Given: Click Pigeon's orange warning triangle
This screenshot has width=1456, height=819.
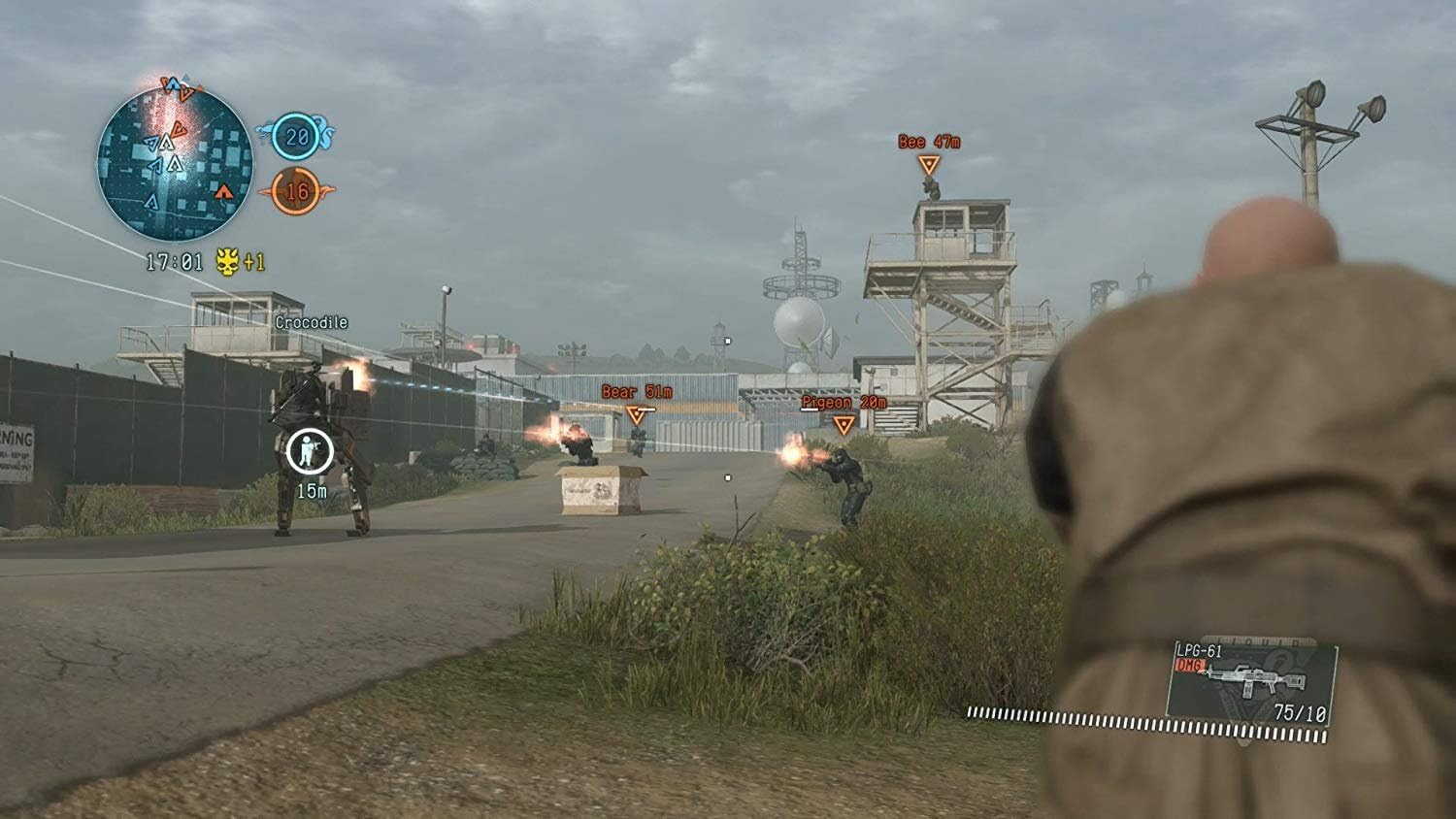Looking at the screenshot, I should (x=844, y=421).
